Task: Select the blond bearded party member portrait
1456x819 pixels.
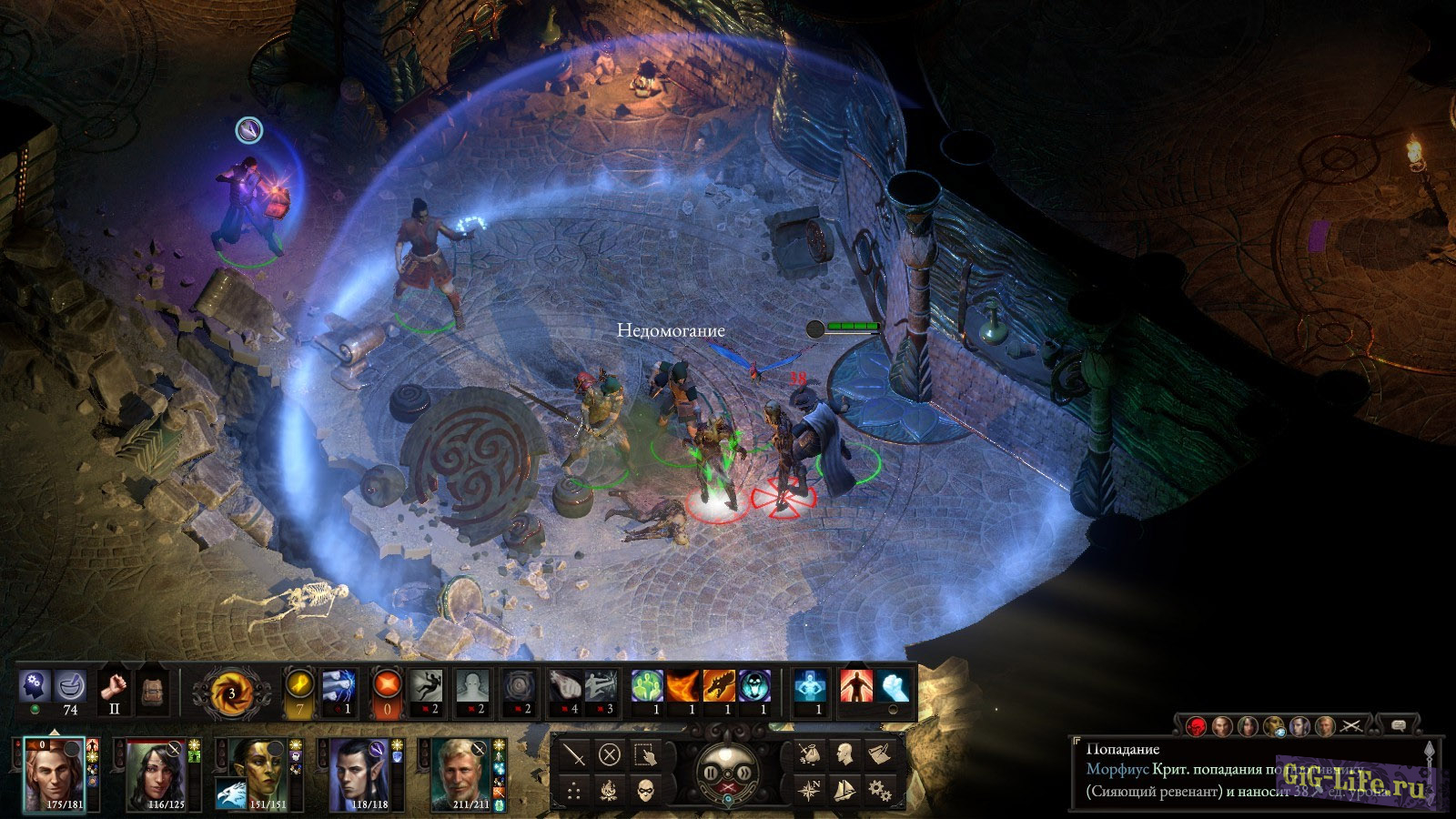Action: [x=457, y=773]
